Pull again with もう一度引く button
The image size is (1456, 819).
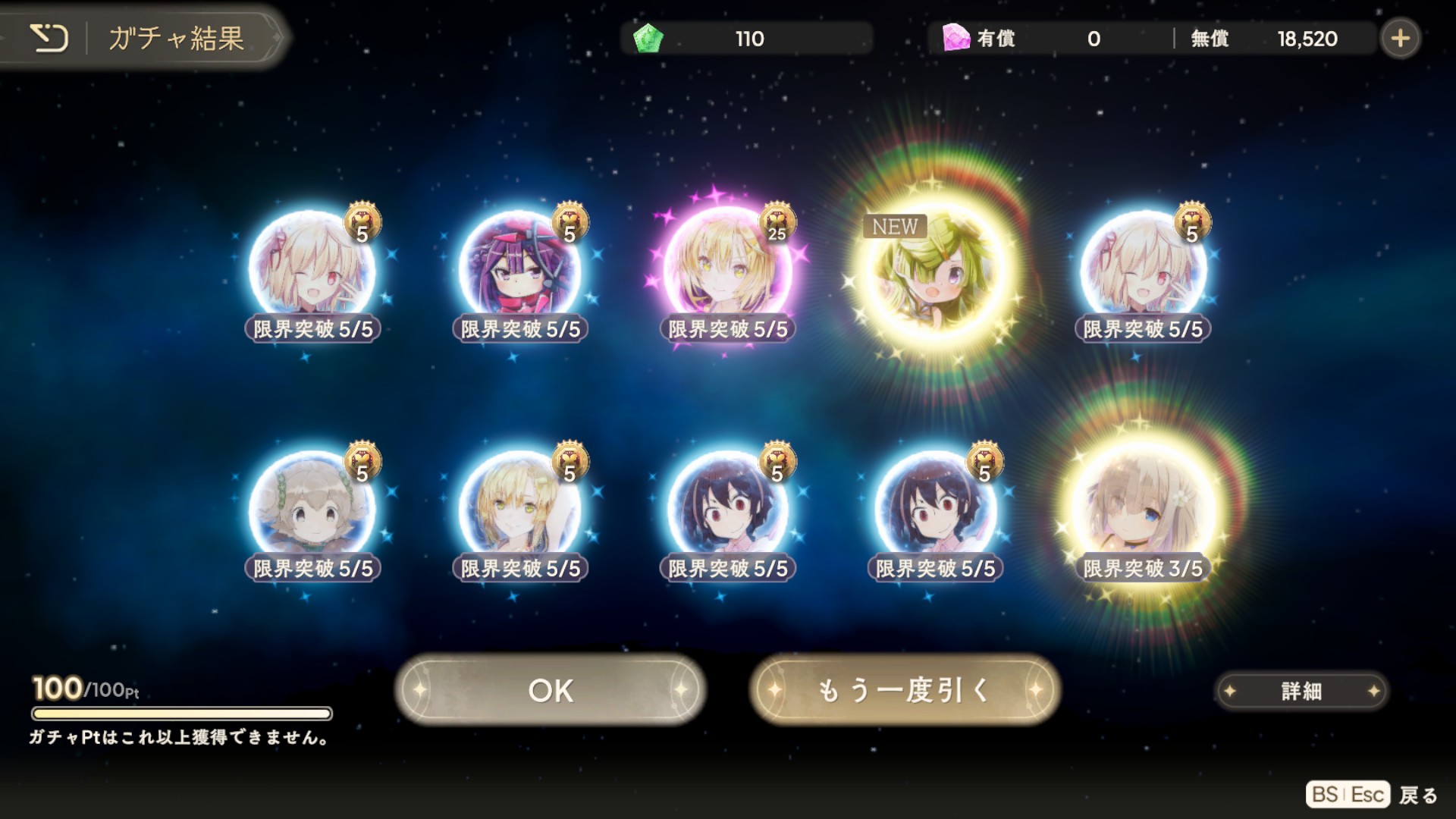pos(904,690)
